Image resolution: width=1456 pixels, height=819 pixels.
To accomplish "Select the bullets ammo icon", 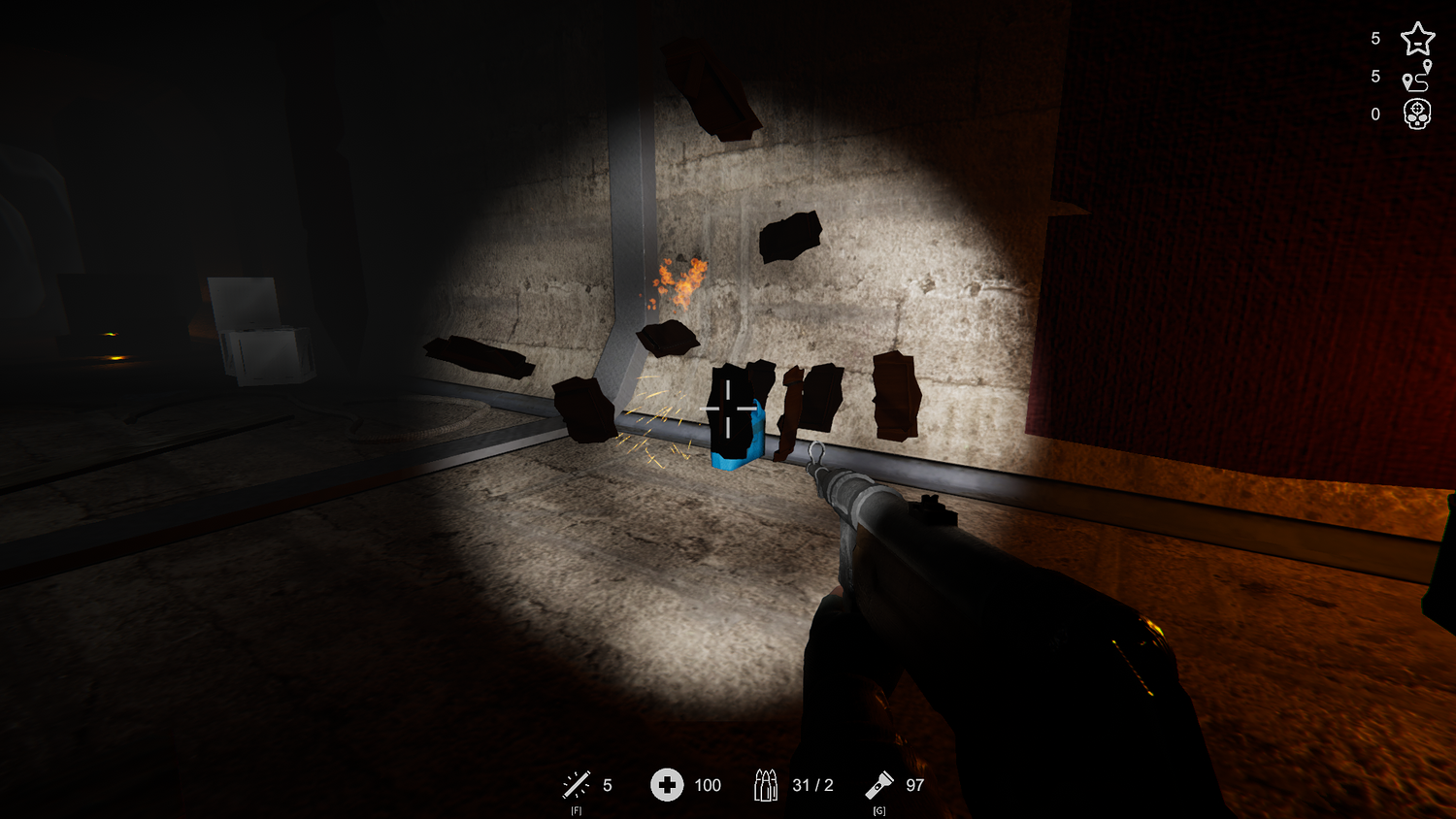I will (766, 785).
